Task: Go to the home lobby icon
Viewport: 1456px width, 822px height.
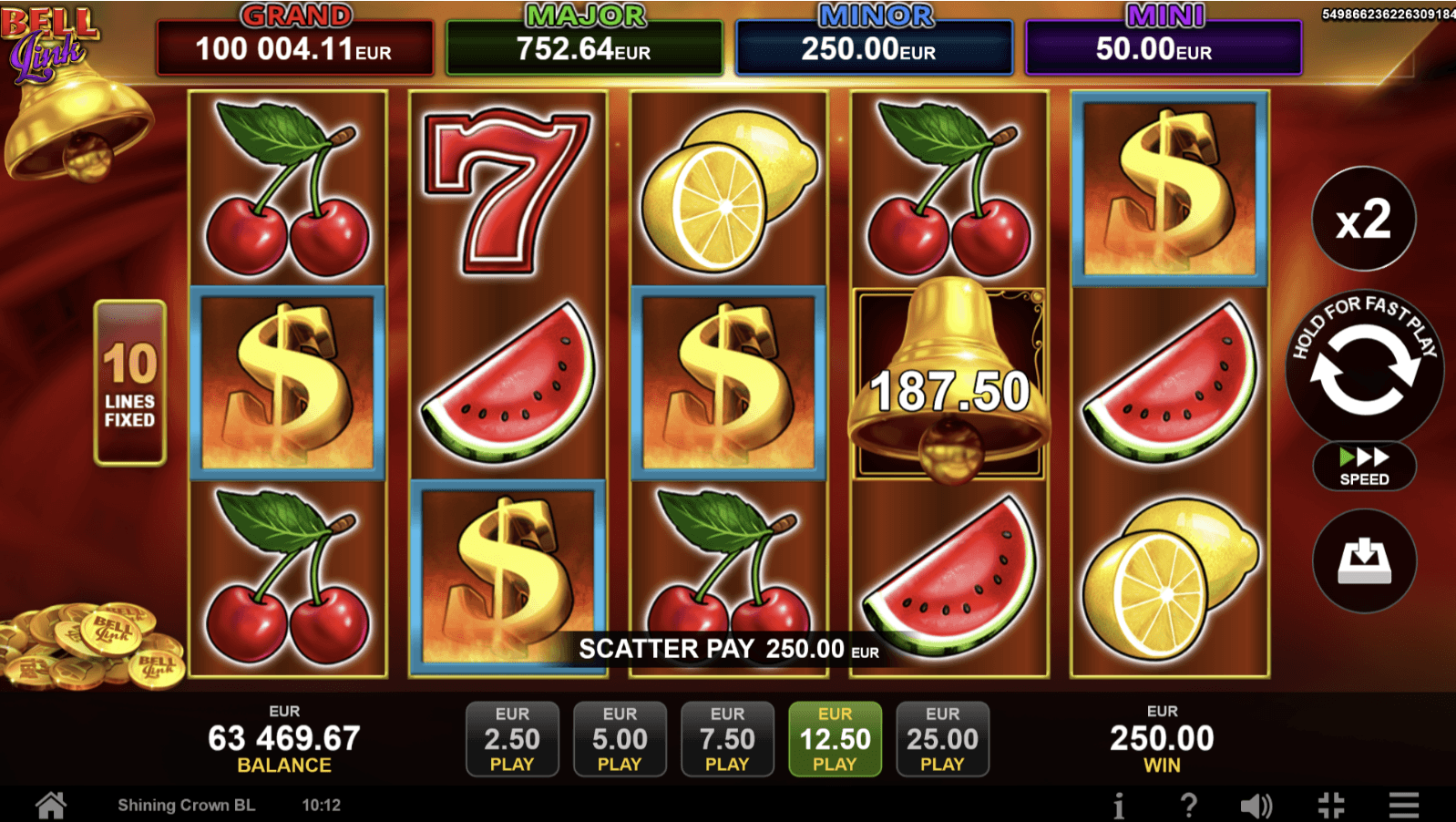Action: [51, 806]
